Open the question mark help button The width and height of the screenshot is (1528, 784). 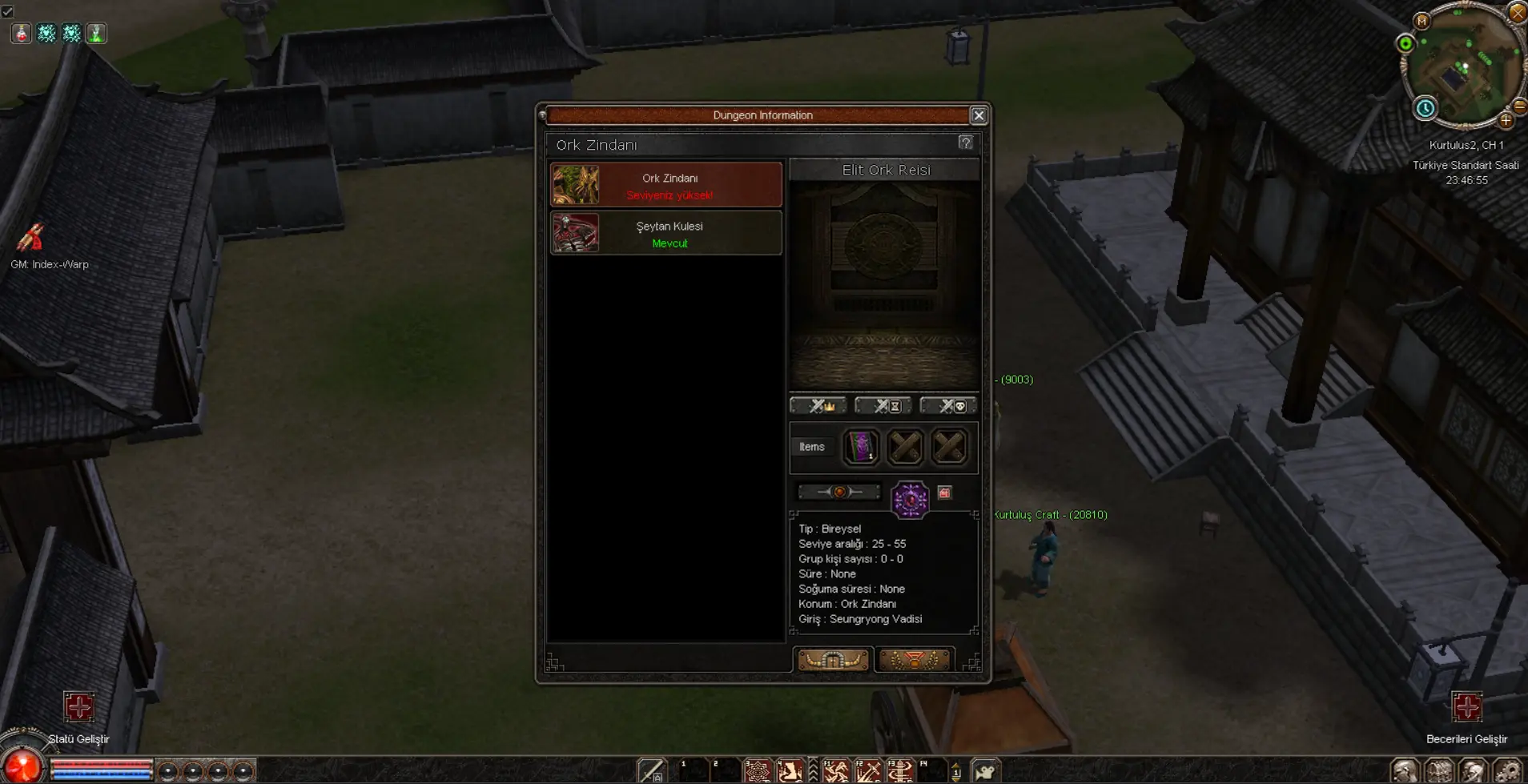[966, 143]
